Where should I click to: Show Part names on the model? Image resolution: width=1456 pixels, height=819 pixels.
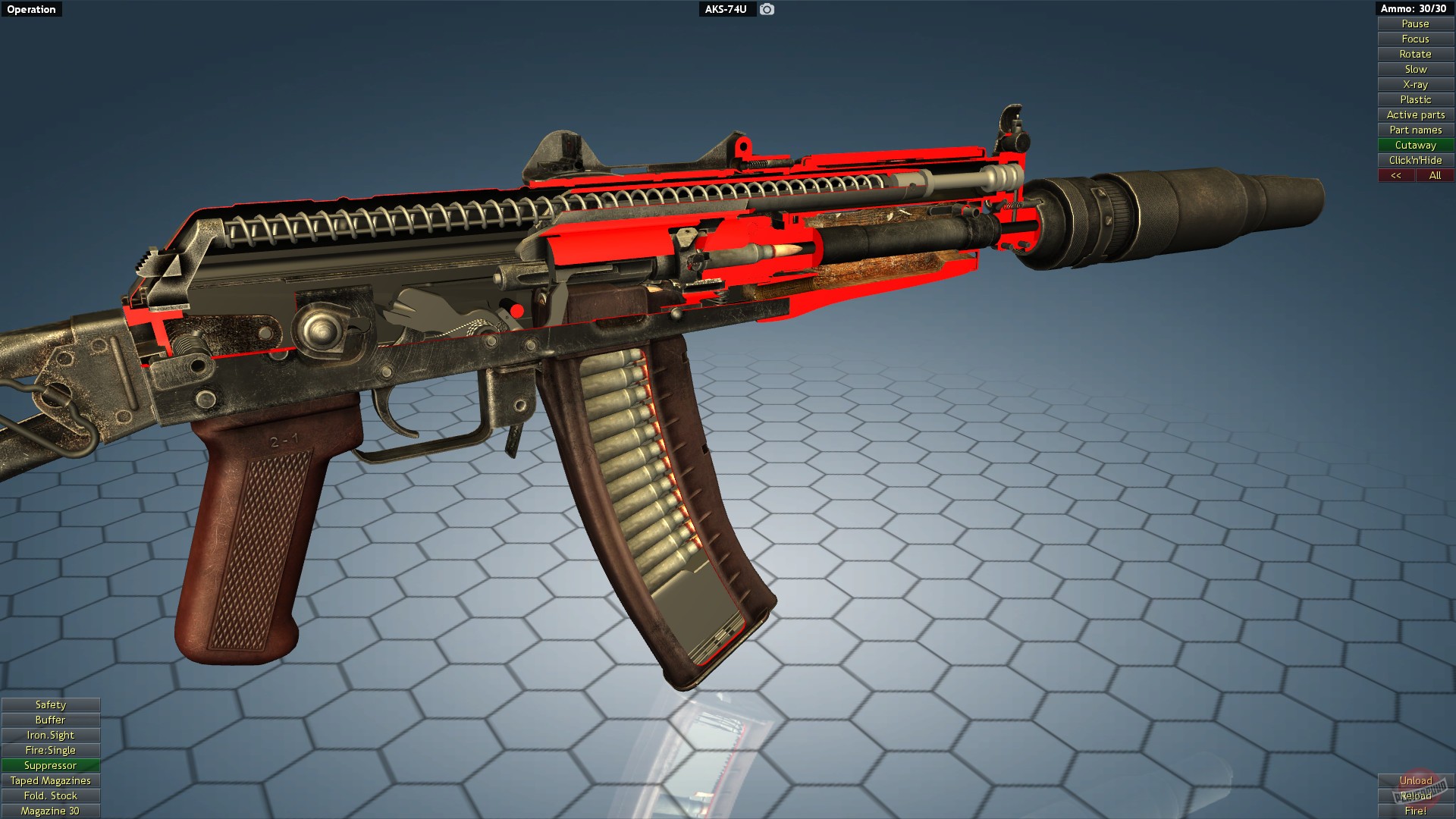(1414, 130)
